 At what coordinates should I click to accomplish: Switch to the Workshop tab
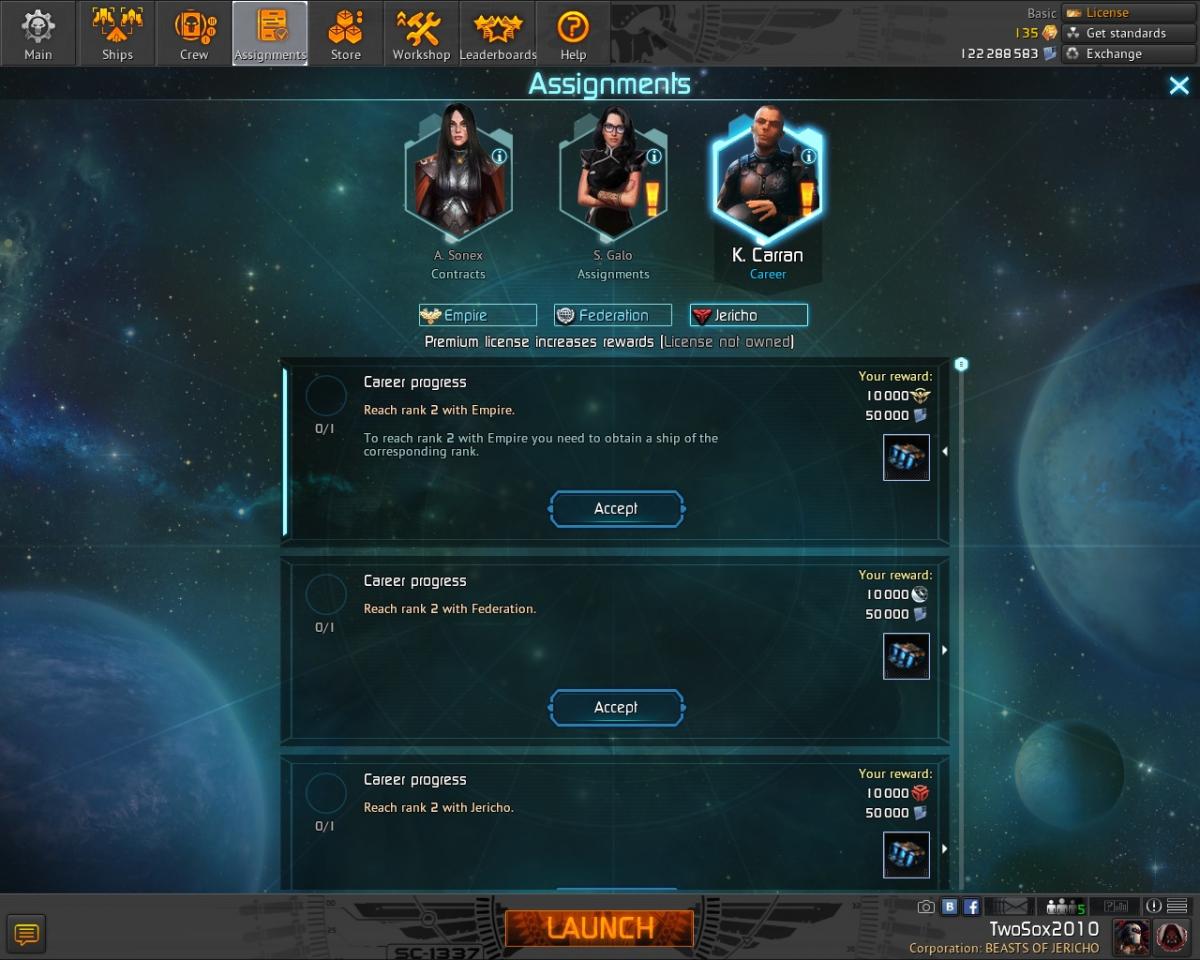421,34
